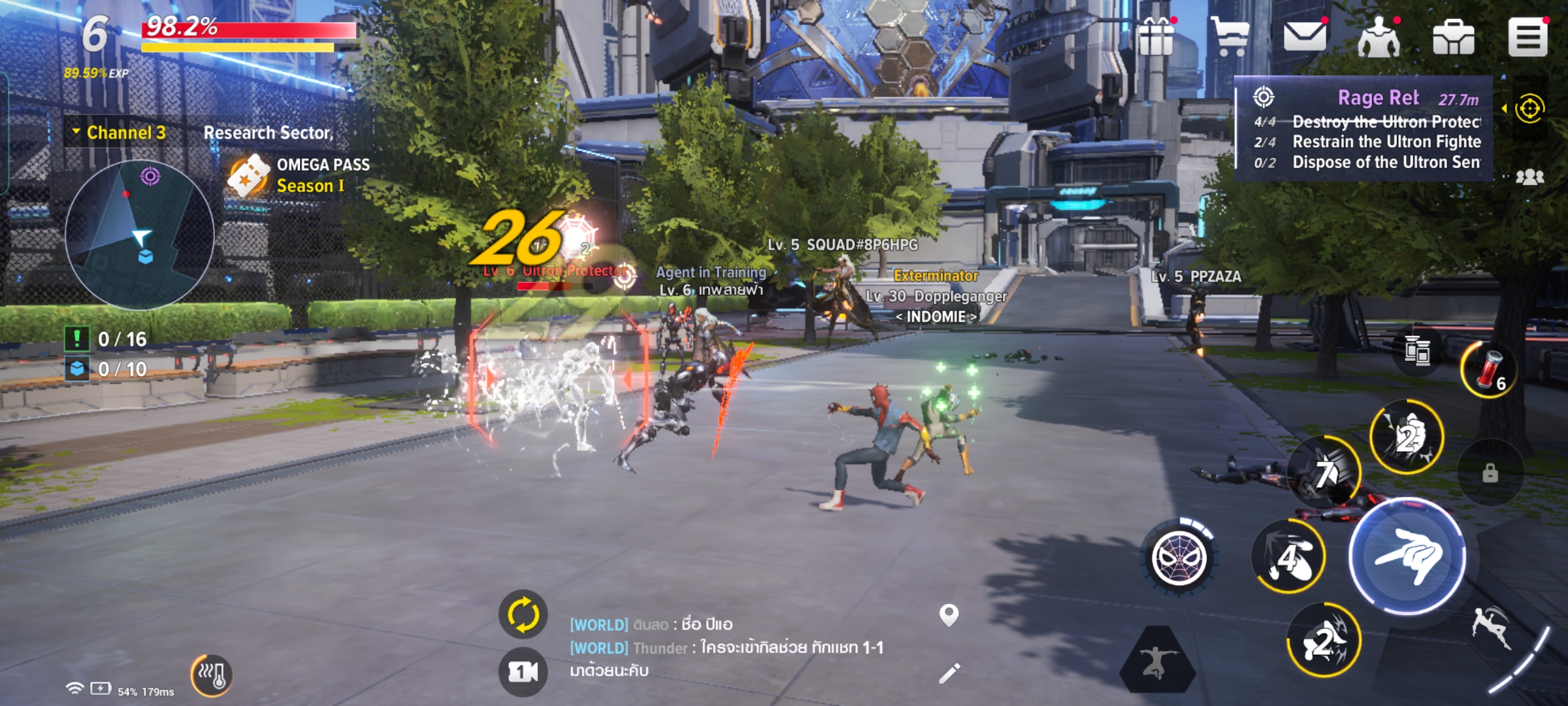Open the briefcase inventory

(1453, 38)
